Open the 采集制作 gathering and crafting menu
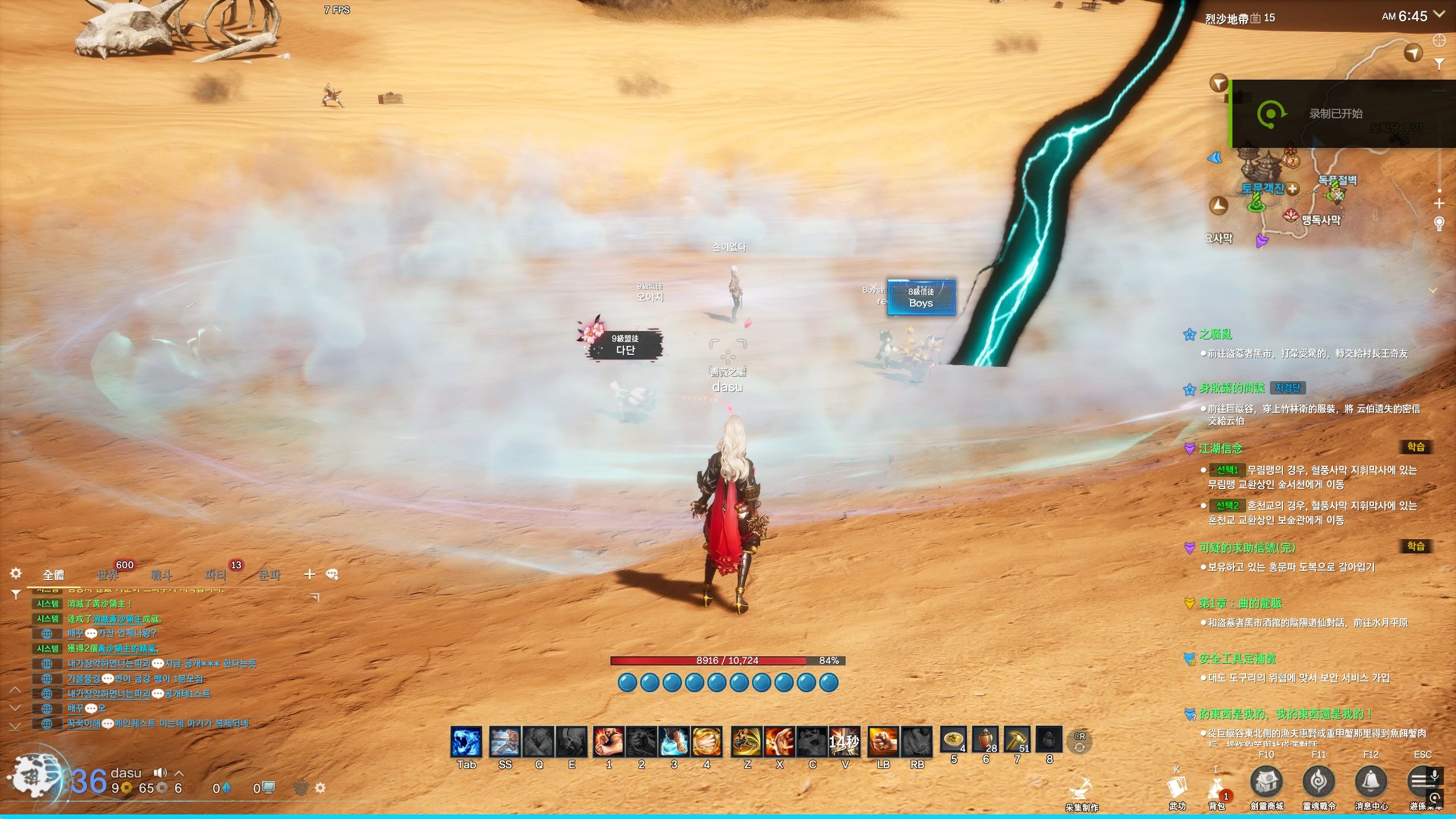The height and width of the screenshot is (819, 1456). tap(1081, 792)
